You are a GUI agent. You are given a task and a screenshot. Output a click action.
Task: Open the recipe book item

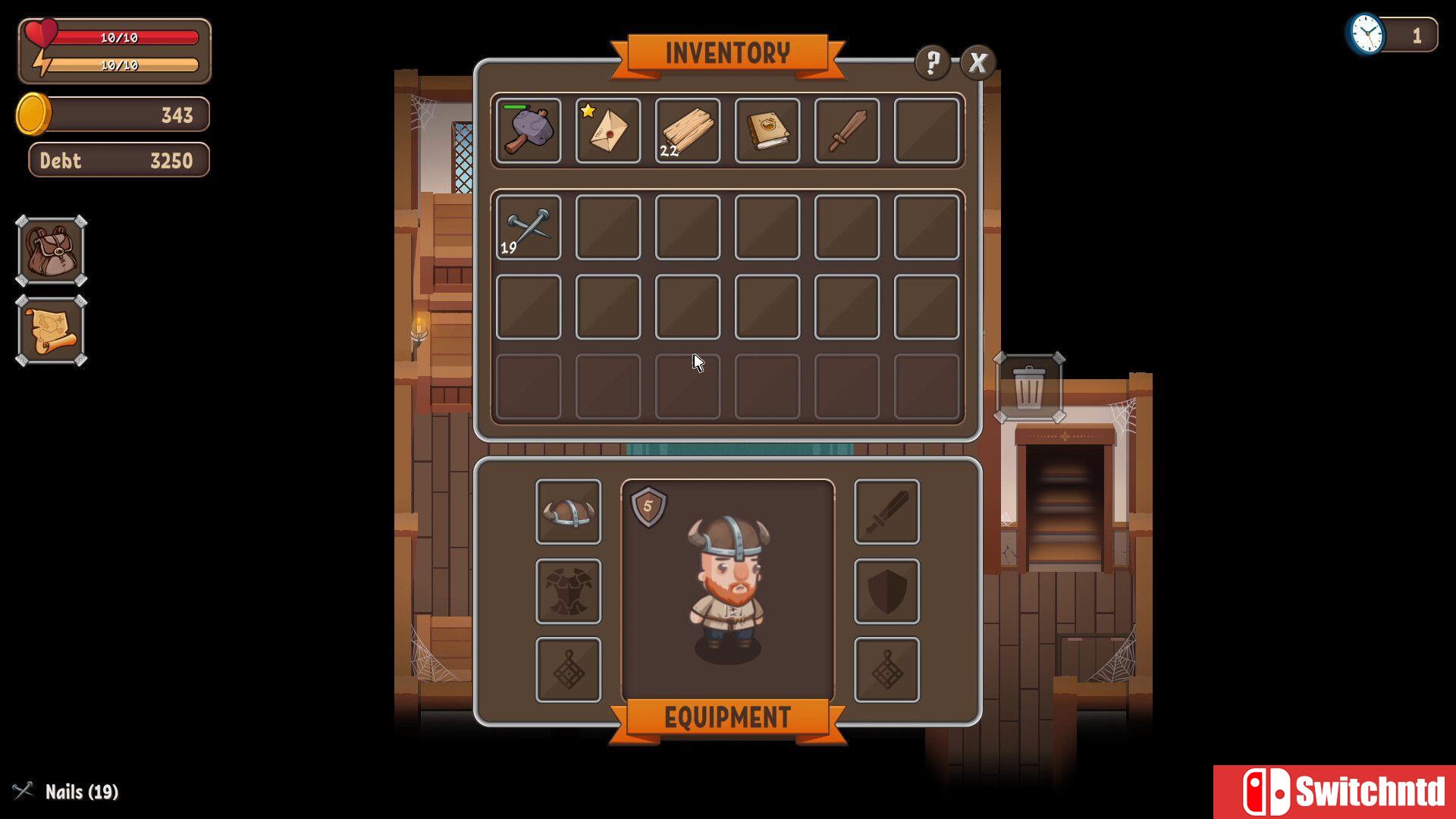coord(767,130)
